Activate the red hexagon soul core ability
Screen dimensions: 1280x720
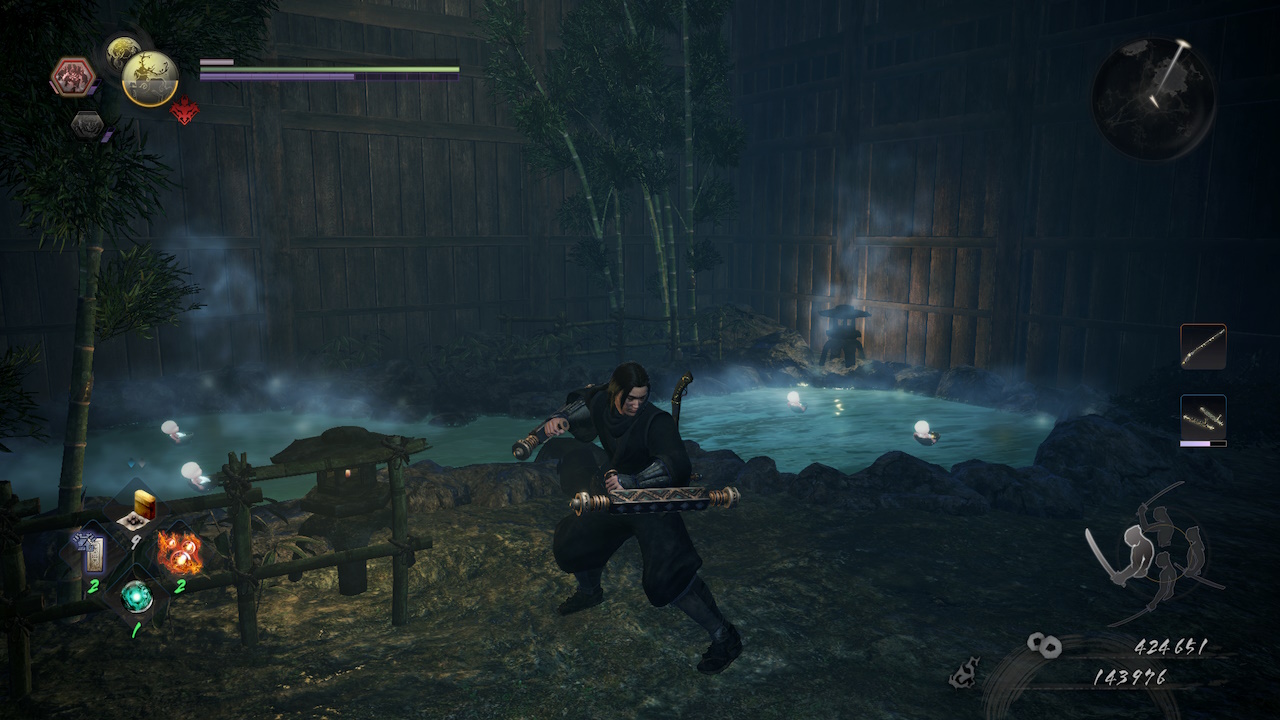(73, 77)
